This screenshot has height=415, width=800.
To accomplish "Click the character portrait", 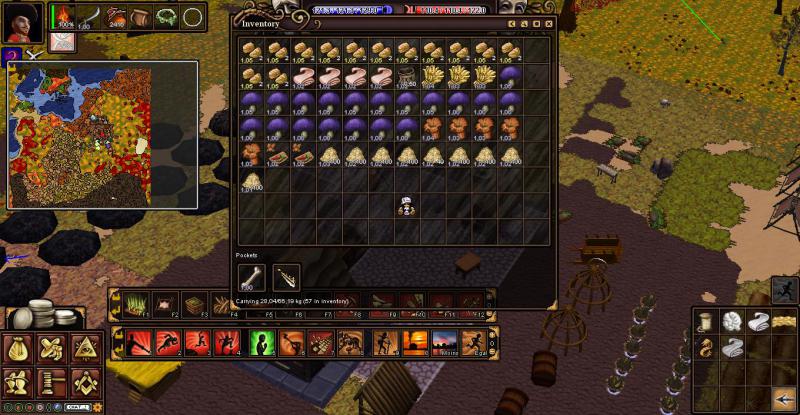I will coord(24,21).
